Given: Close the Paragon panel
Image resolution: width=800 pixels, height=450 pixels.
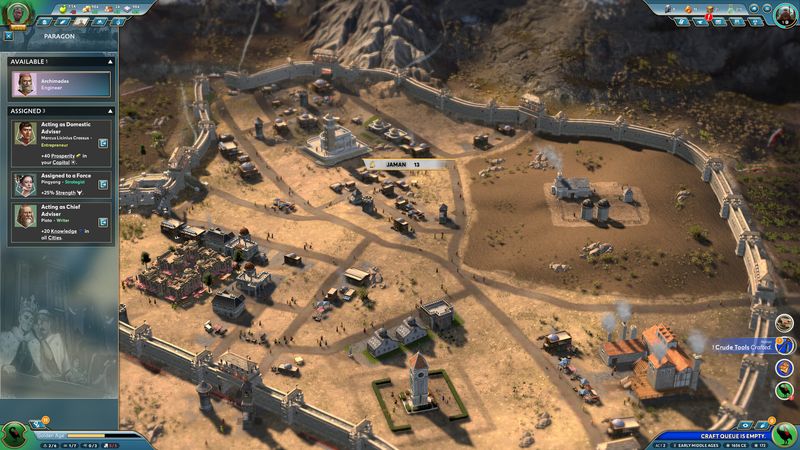Looking at the screenshot, I should click(x=8, y=36).
